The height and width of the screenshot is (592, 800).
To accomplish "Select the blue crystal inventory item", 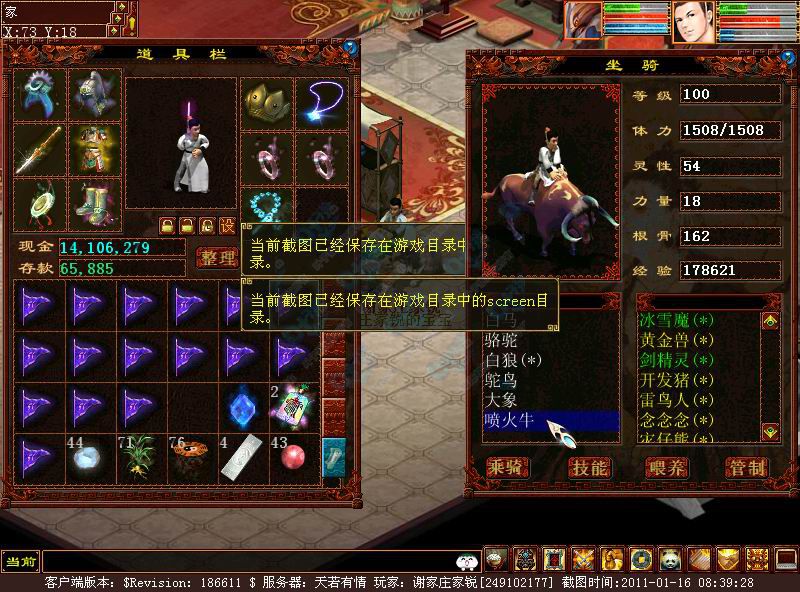I will [x=243, y=406].
